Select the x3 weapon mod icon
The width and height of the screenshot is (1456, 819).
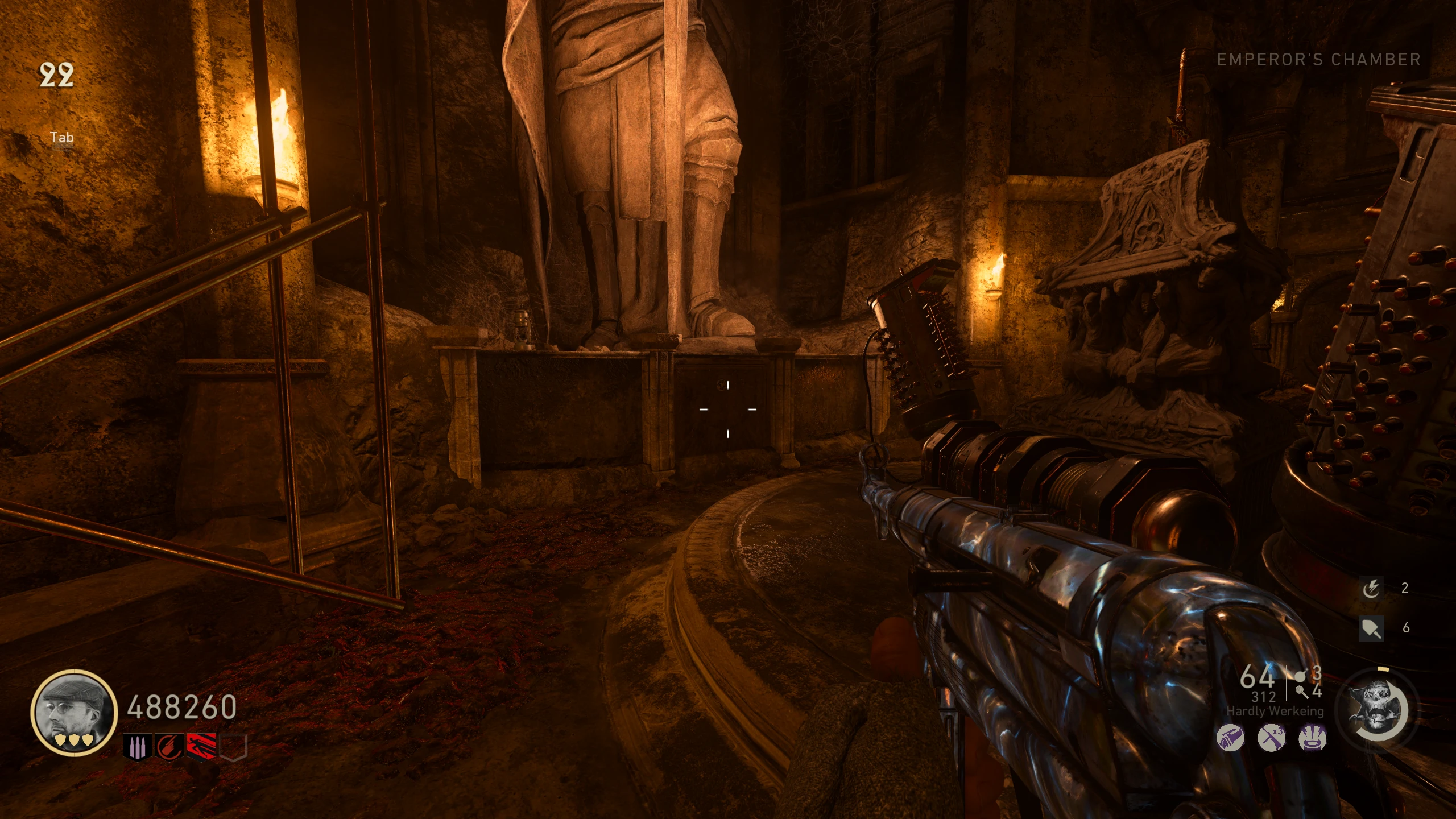pyautogui.click(x=1271, y=739)
